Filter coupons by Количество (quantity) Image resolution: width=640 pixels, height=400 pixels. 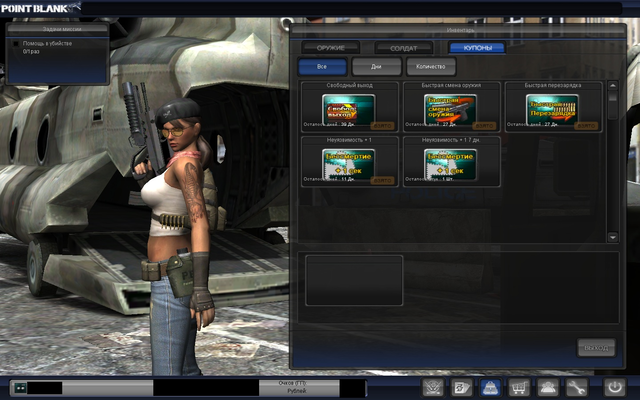431,67
